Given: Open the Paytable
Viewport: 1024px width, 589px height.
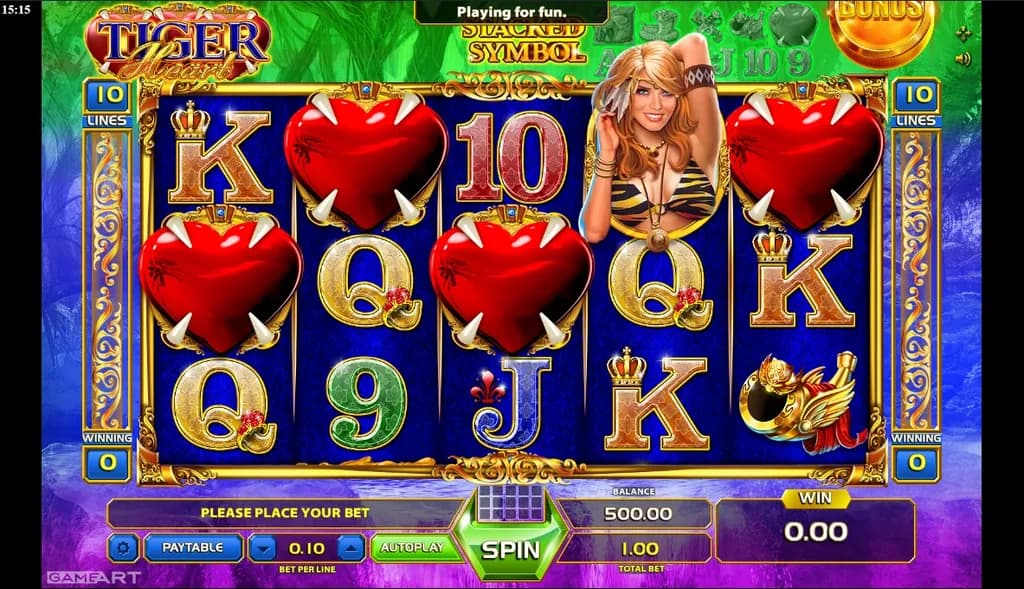Looking at the screenshot, I should [193, 547].
